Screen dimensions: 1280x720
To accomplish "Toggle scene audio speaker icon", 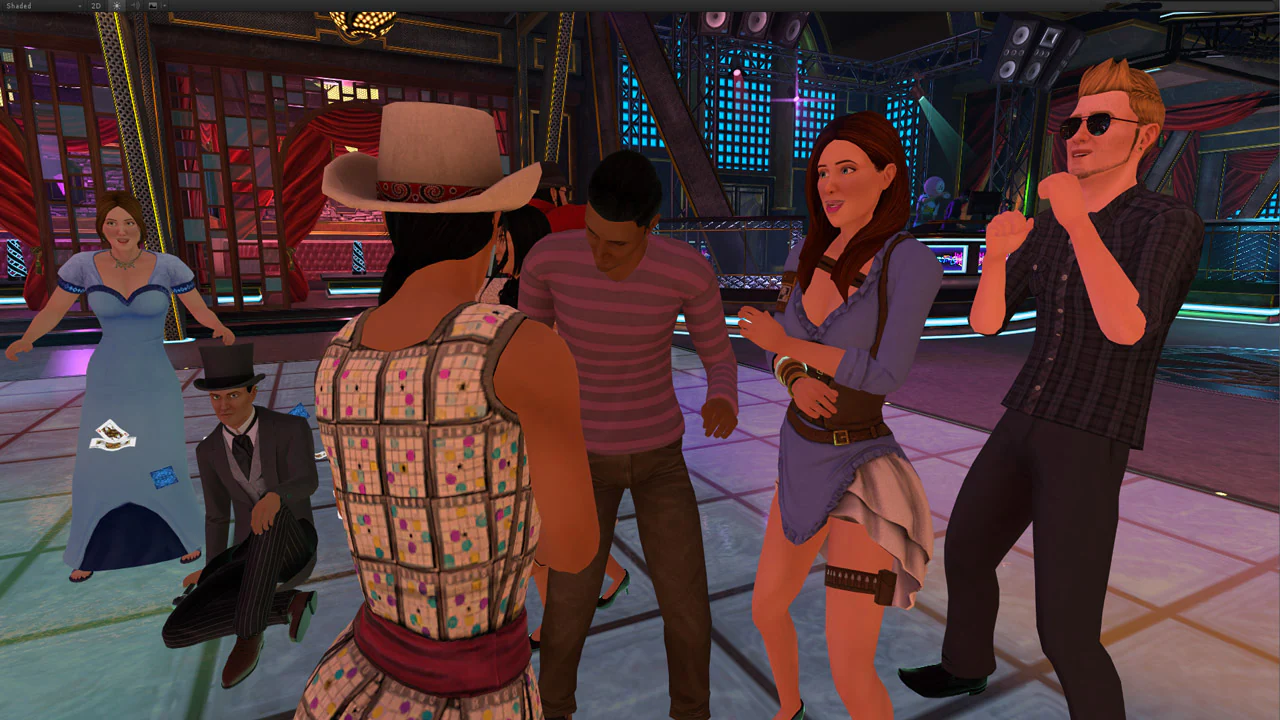I will click(x=135, y=6).
